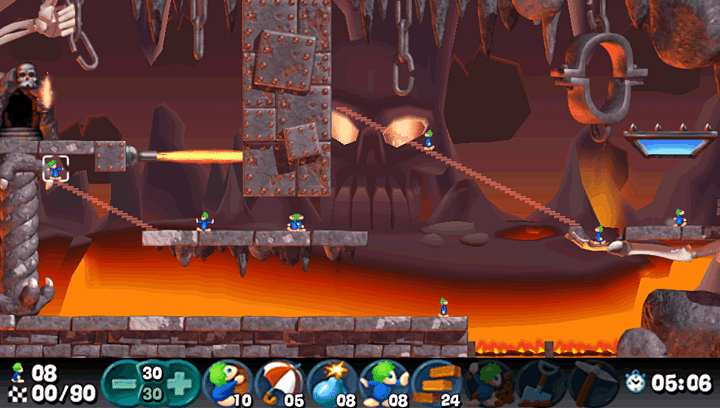Choose the umbrella floater skill

[279, 381]
